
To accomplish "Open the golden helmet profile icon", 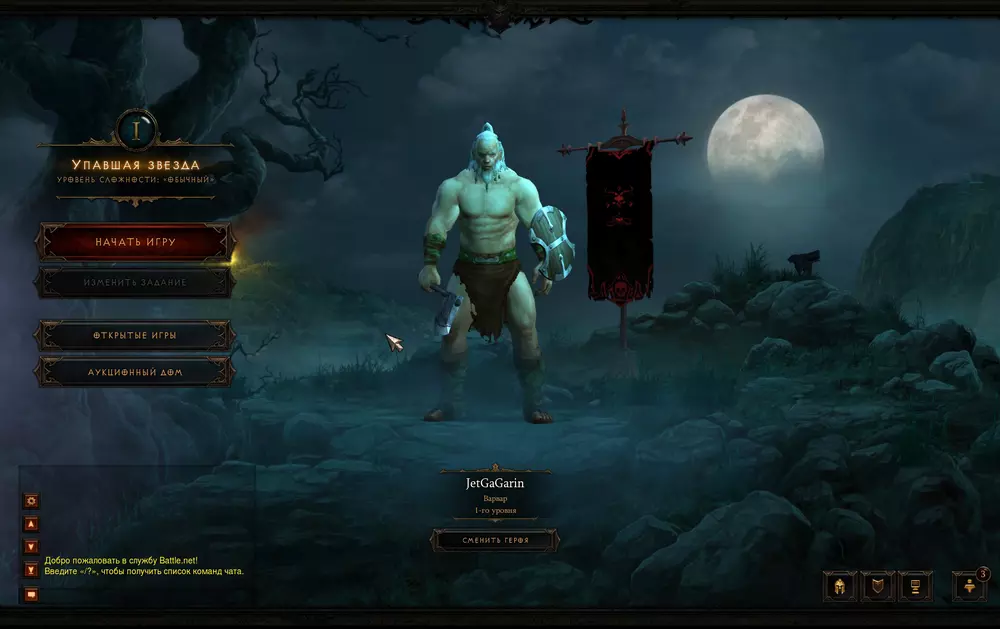I will click(839, 586).
